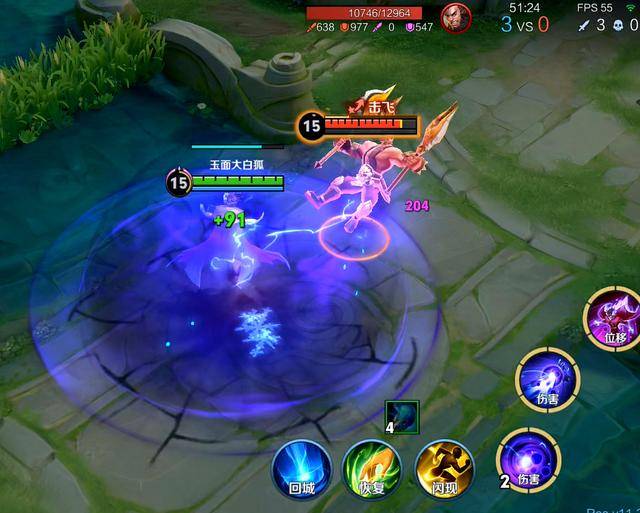Use the 恢复 restore spell
The width and height of the screenshot is (640, 513).
pyautogui.click(x=372, y=468)
